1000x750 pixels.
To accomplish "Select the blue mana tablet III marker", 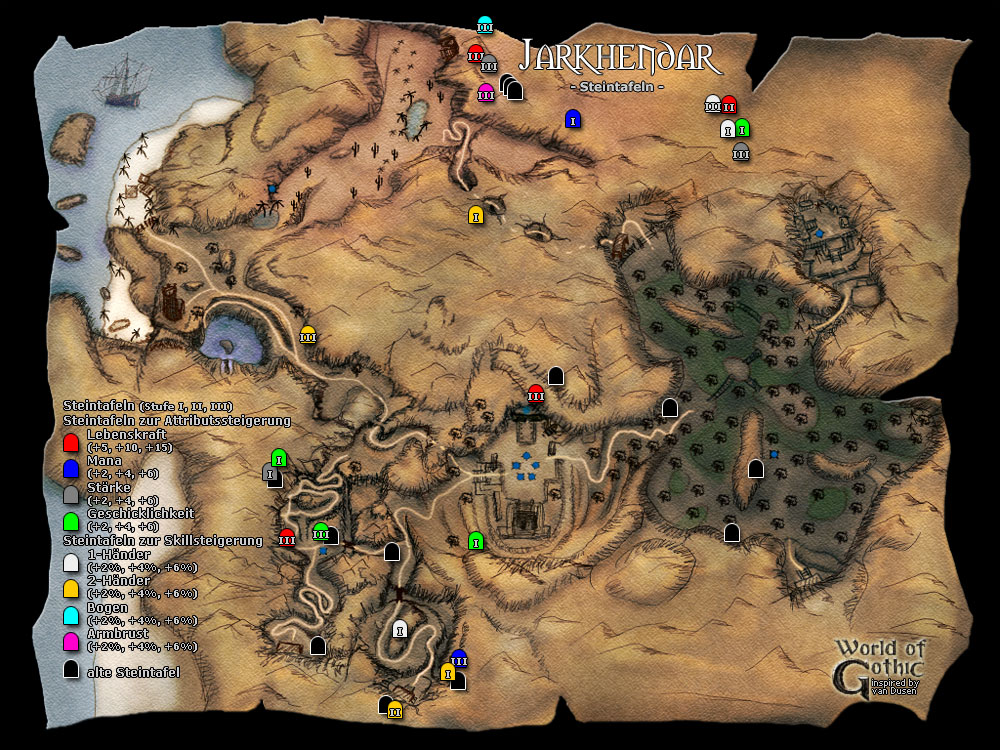I will pos(459,659).
